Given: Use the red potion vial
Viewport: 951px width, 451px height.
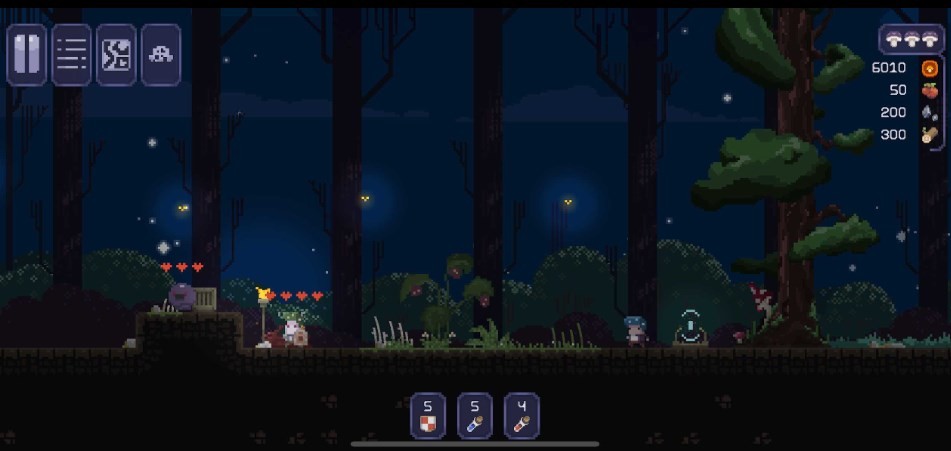Looking at the screenshot, I should 522,416.
